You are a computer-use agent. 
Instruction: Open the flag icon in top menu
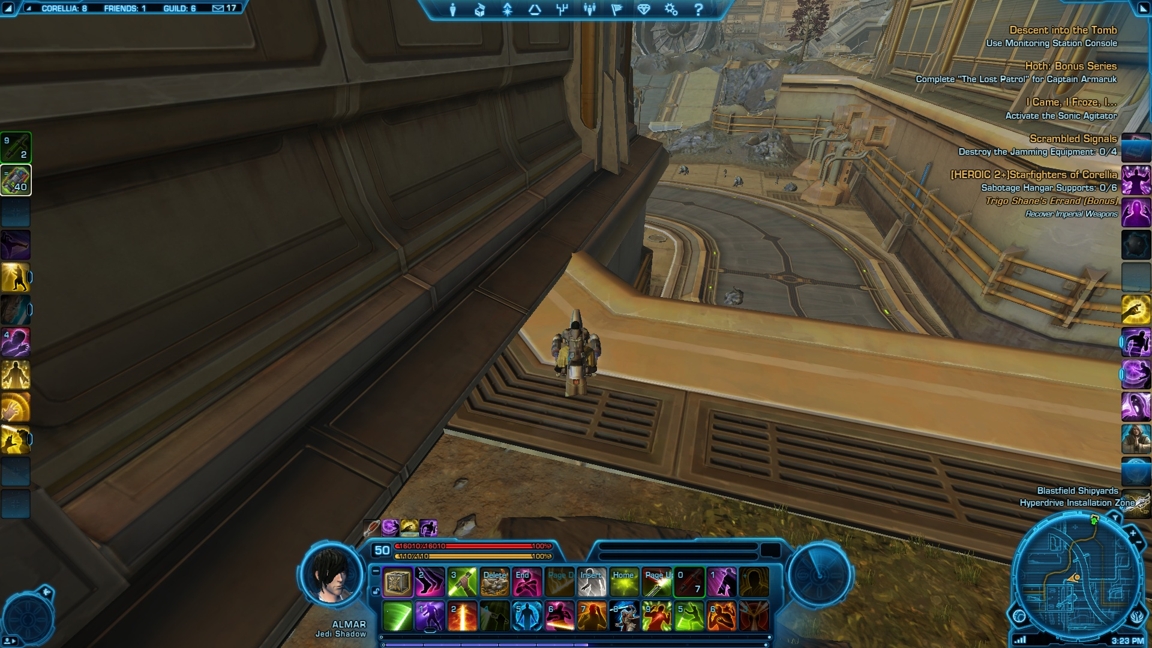(616, 10)
